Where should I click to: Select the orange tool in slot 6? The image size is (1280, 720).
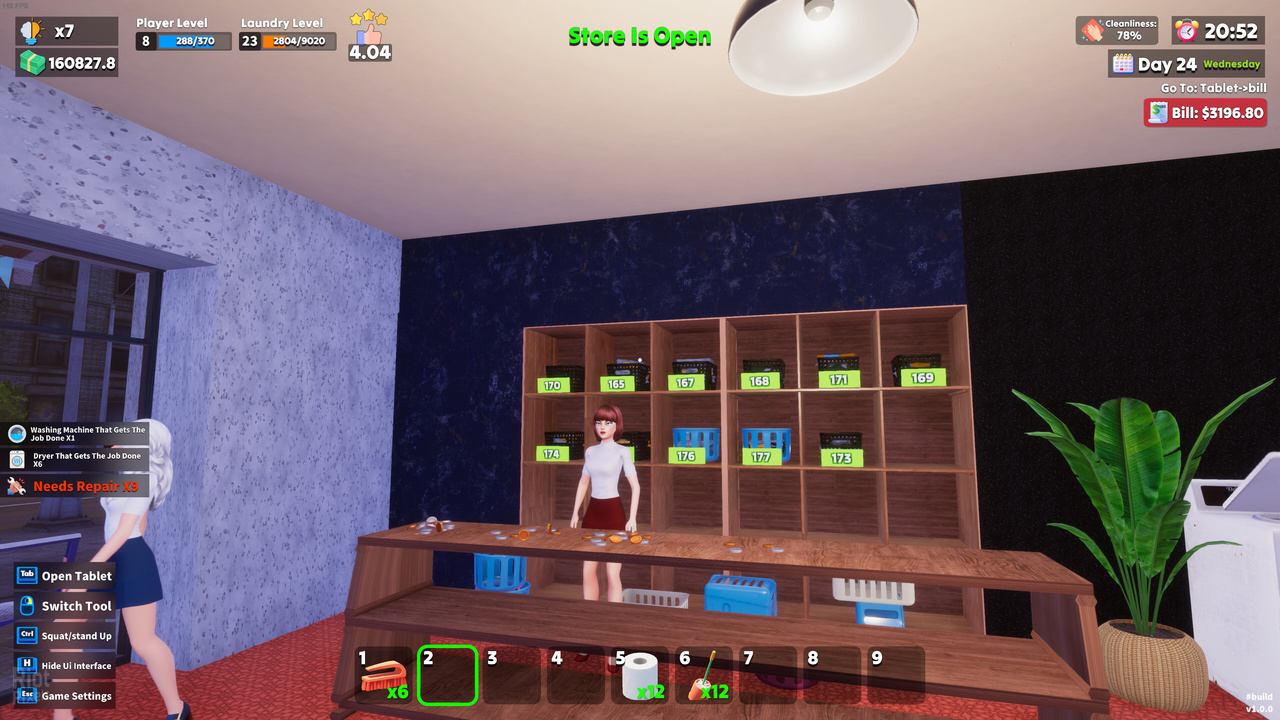(705, 676)
